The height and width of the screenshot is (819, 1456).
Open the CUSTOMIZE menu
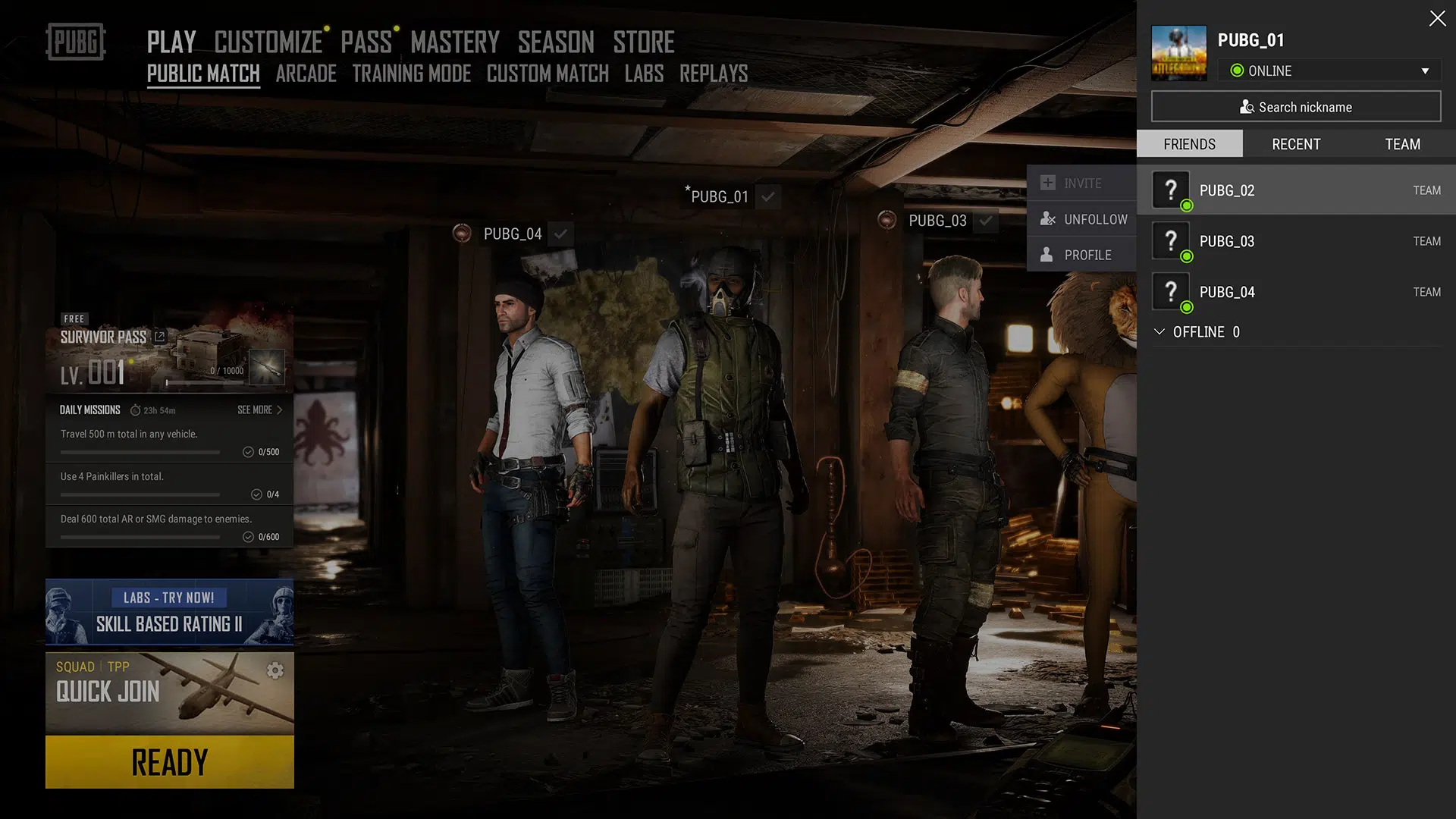[x=268, y=42]
